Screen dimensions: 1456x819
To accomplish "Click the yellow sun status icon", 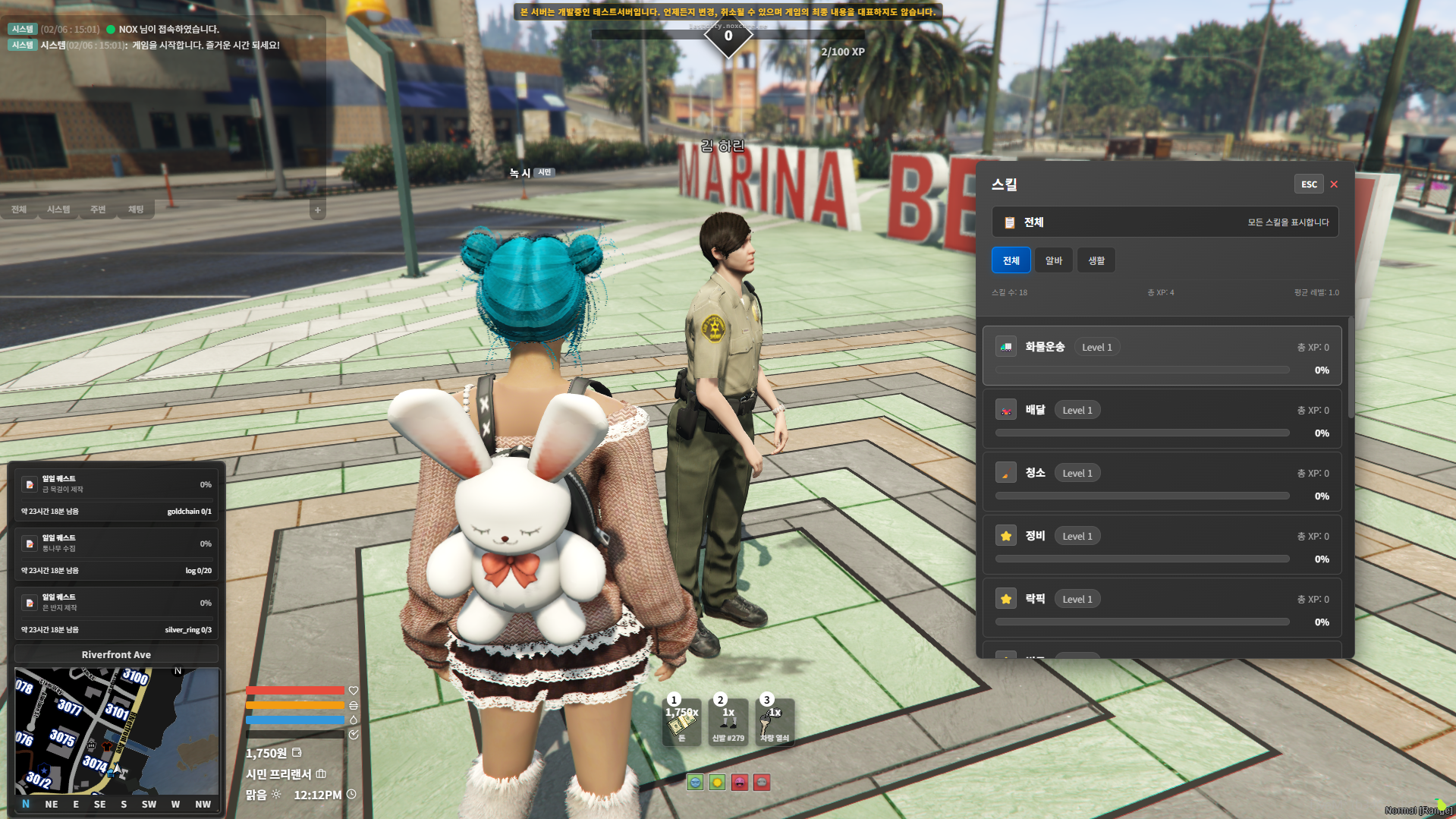I will point(717,783).
